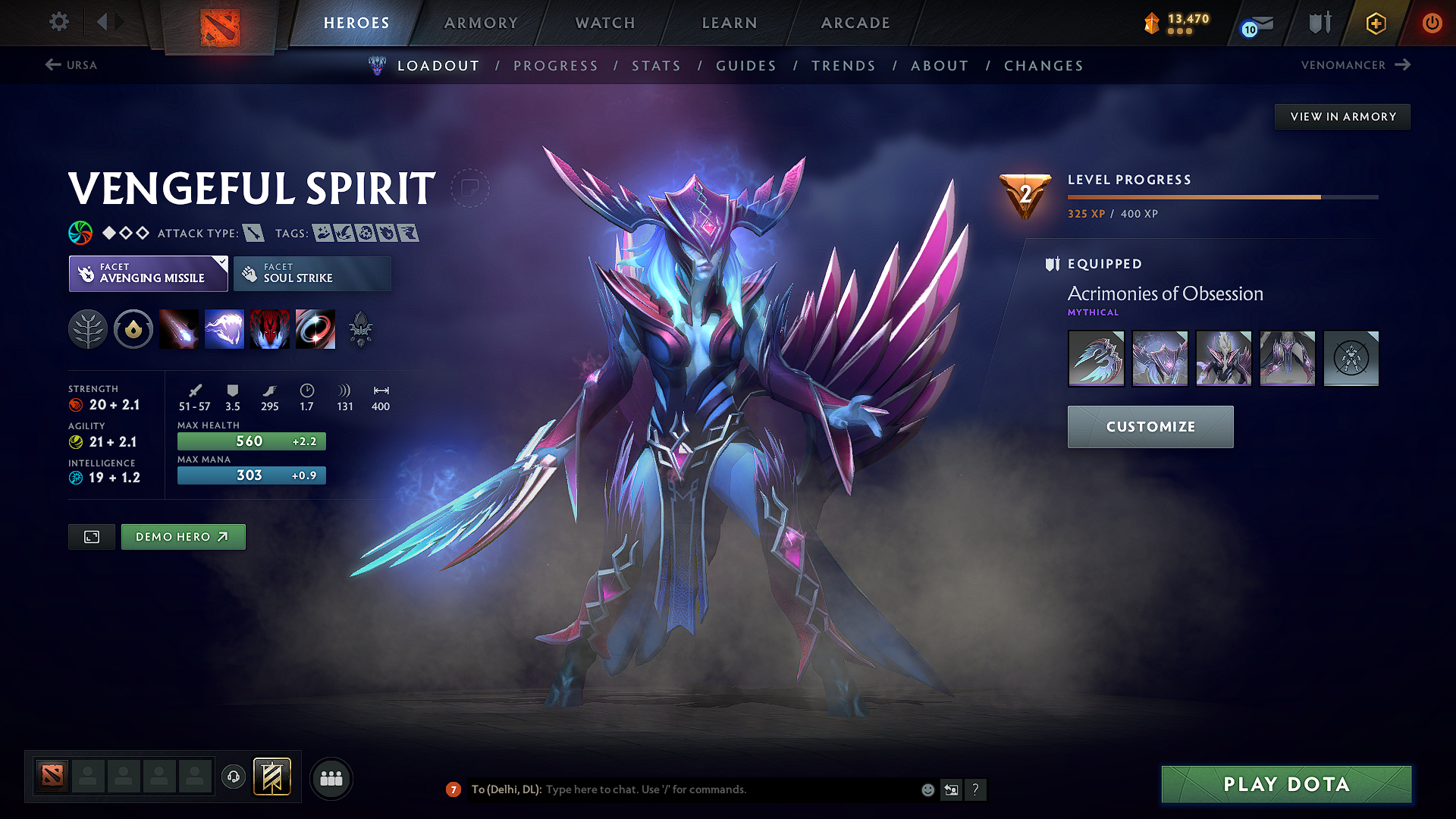Open the talent tree icon
The height and width of the screenshot is (819, 1456).
[88, 329]
